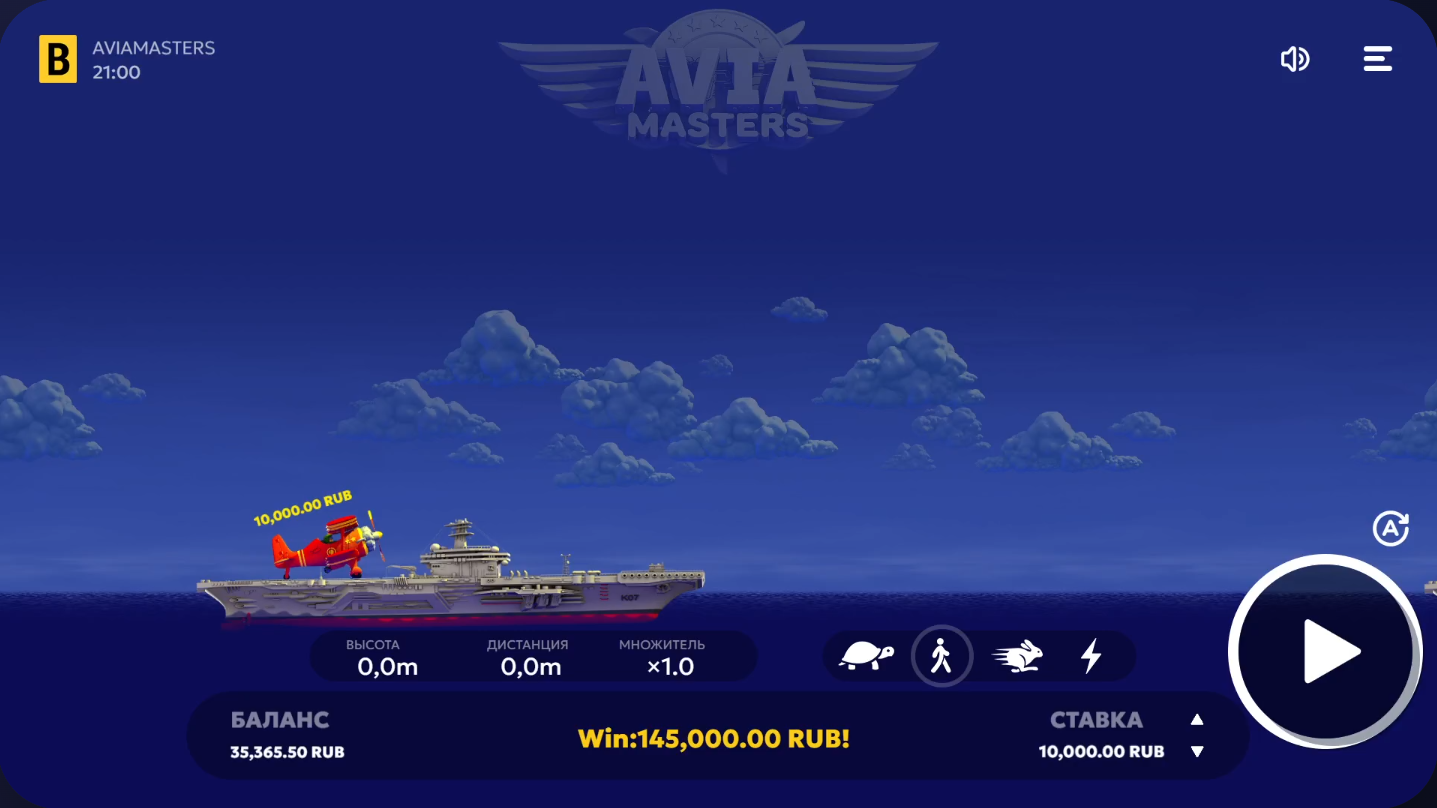Decrease the bet with the down arrow
1437x808 pixels.
tap(1197, 752)
